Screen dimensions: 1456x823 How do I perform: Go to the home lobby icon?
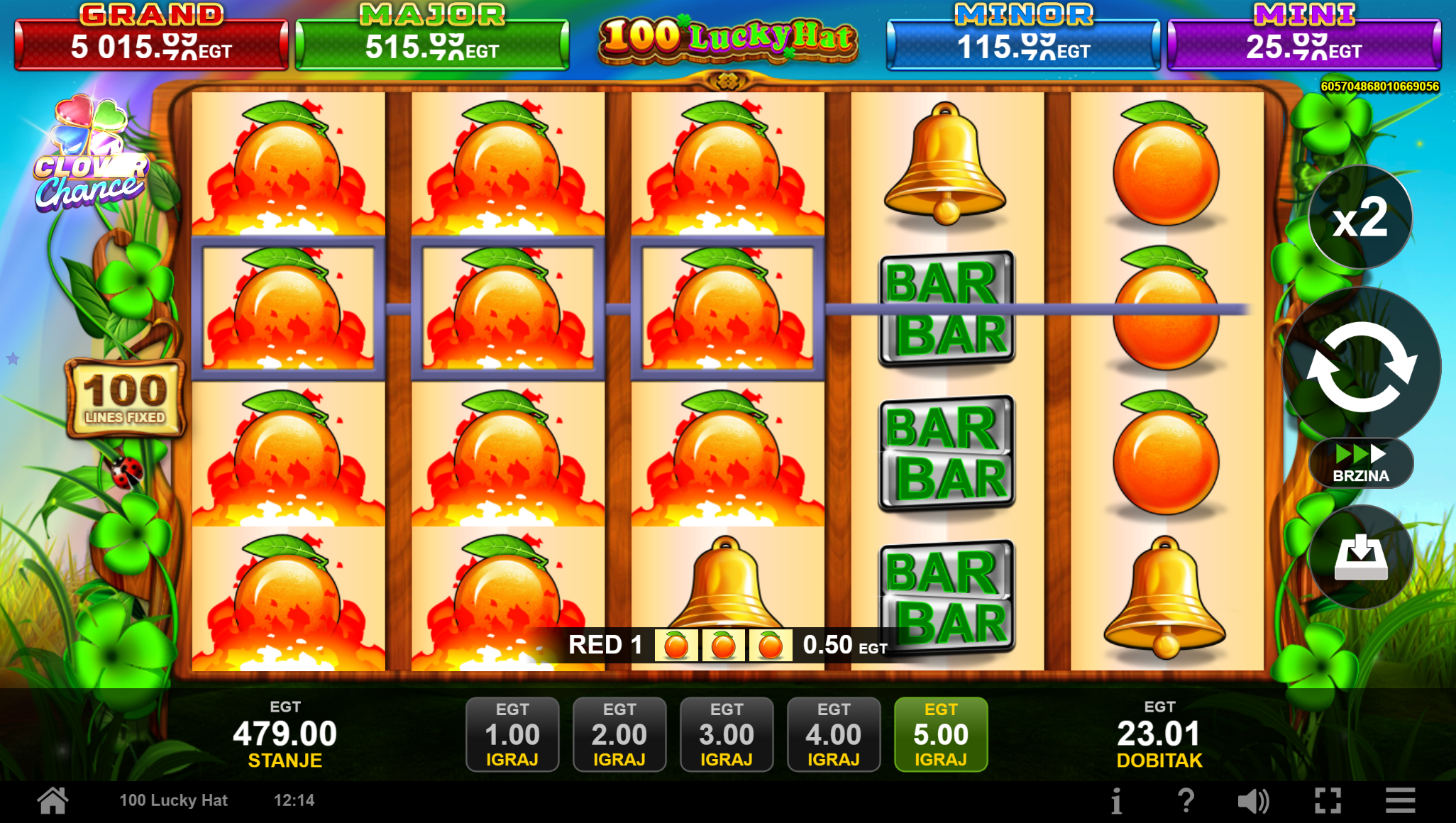[53, 801]
